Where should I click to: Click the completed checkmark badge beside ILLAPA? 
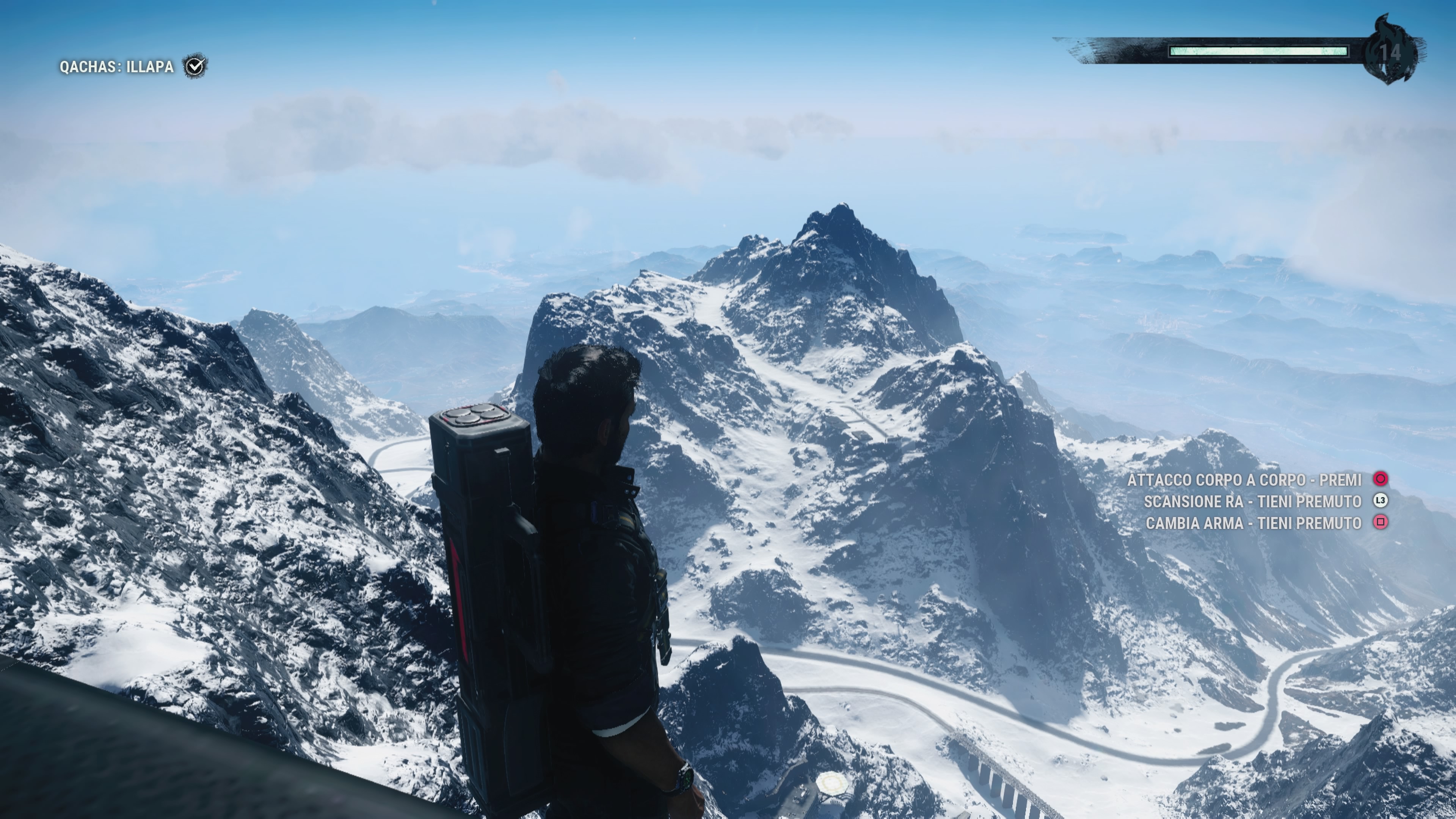coord(195,67)
